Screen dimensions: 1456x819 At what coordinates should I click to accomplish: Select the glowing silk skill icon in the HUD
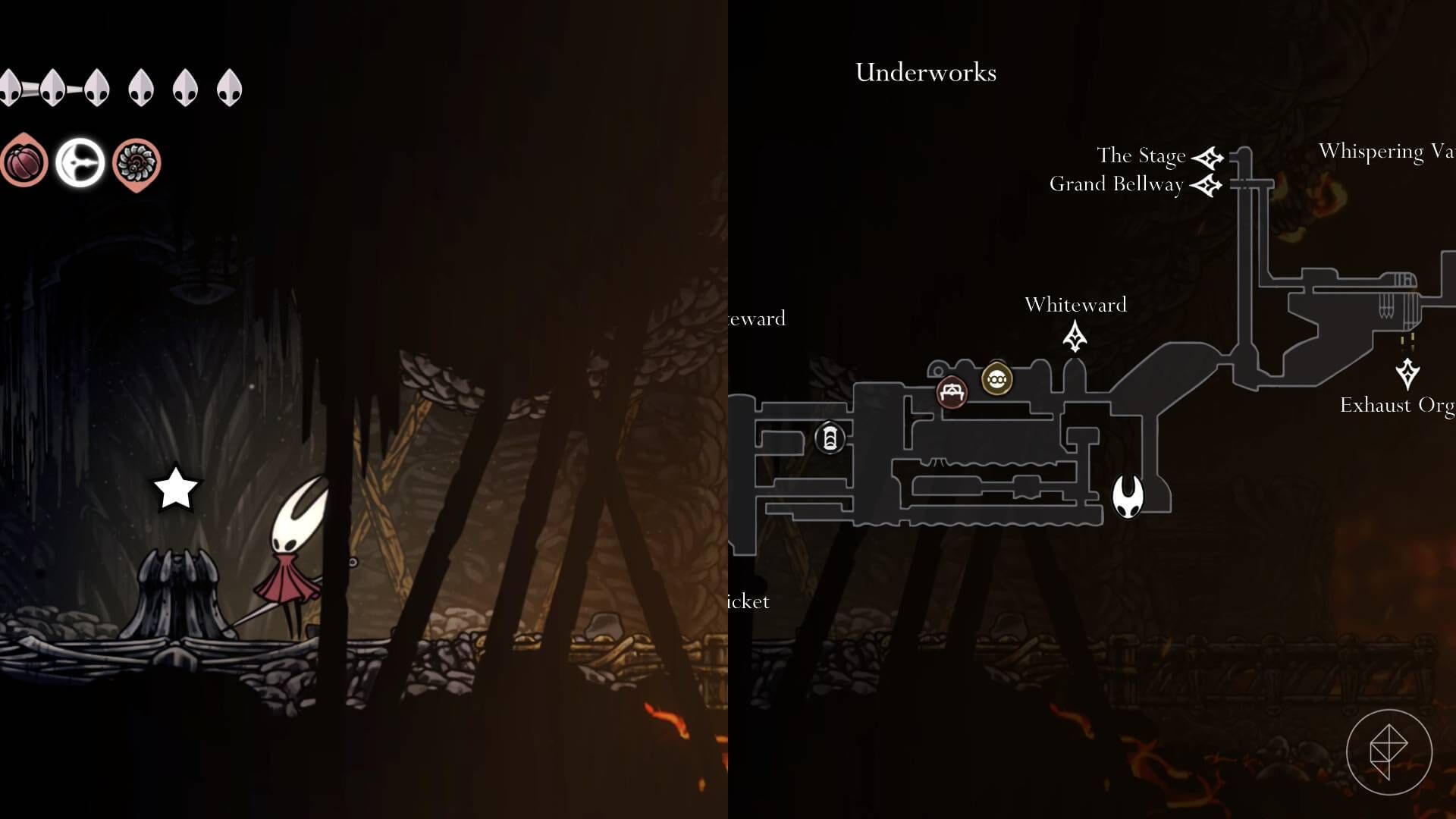80,160
